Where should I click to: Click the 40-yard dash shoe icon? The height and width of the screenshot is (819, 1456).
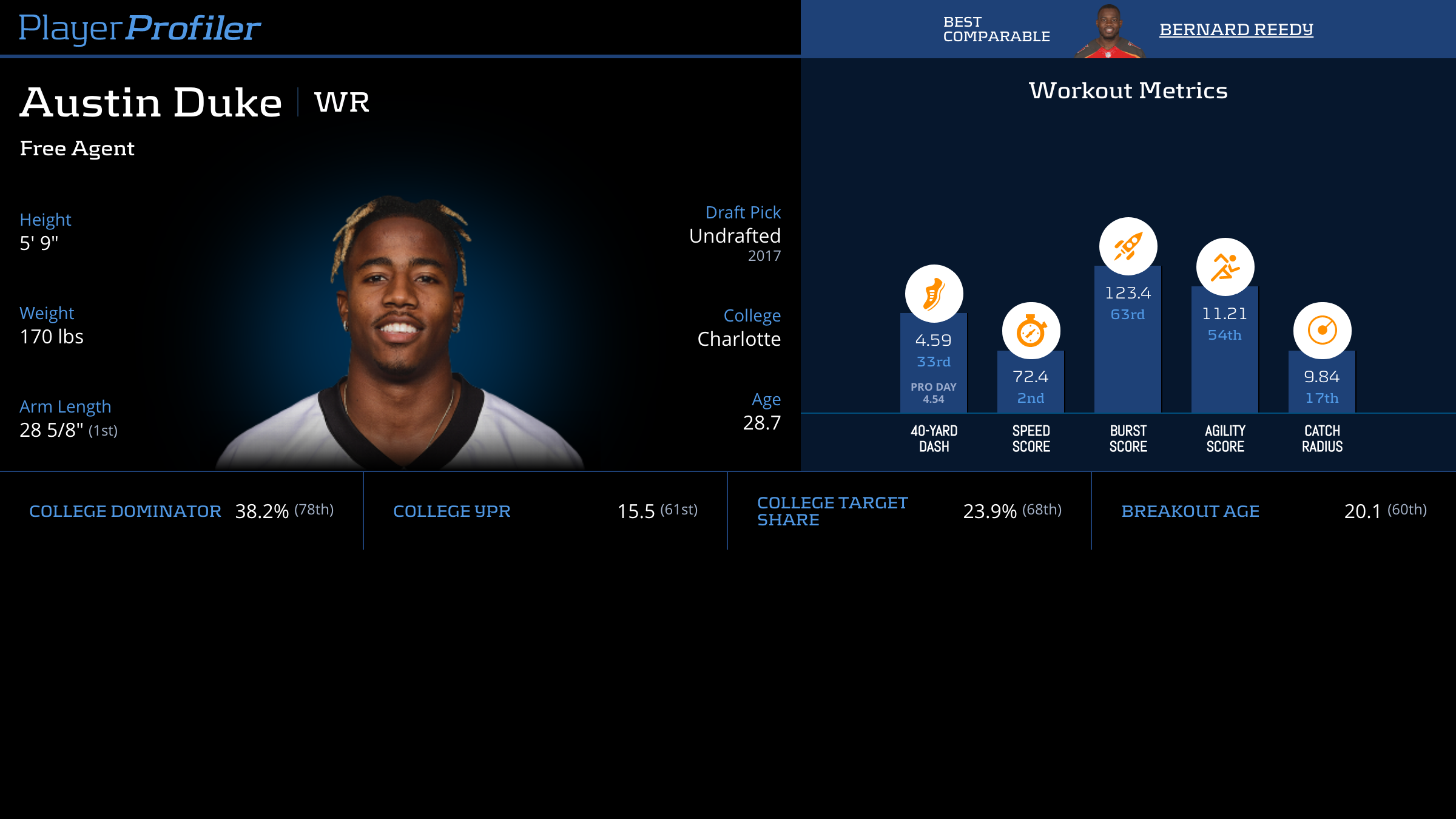[x=934, y=294]
